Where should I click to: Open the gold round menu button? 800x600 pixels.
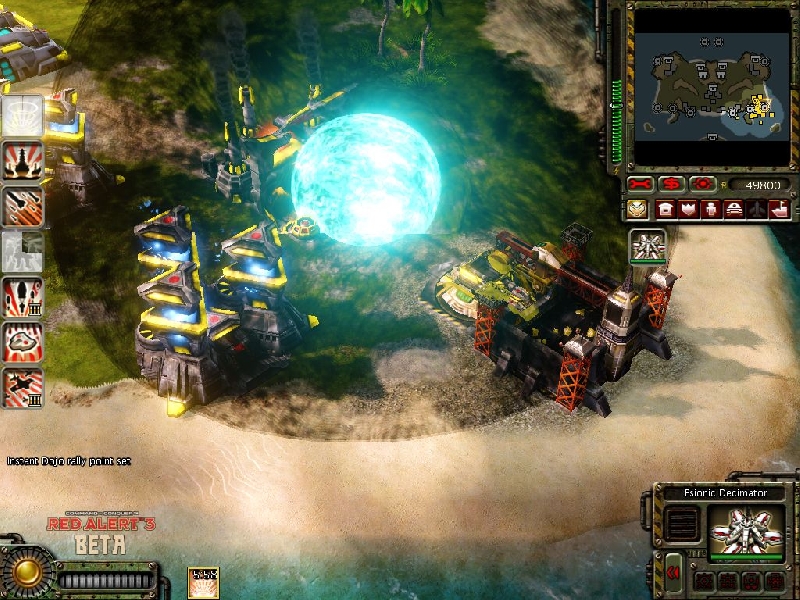pos(25,572)
